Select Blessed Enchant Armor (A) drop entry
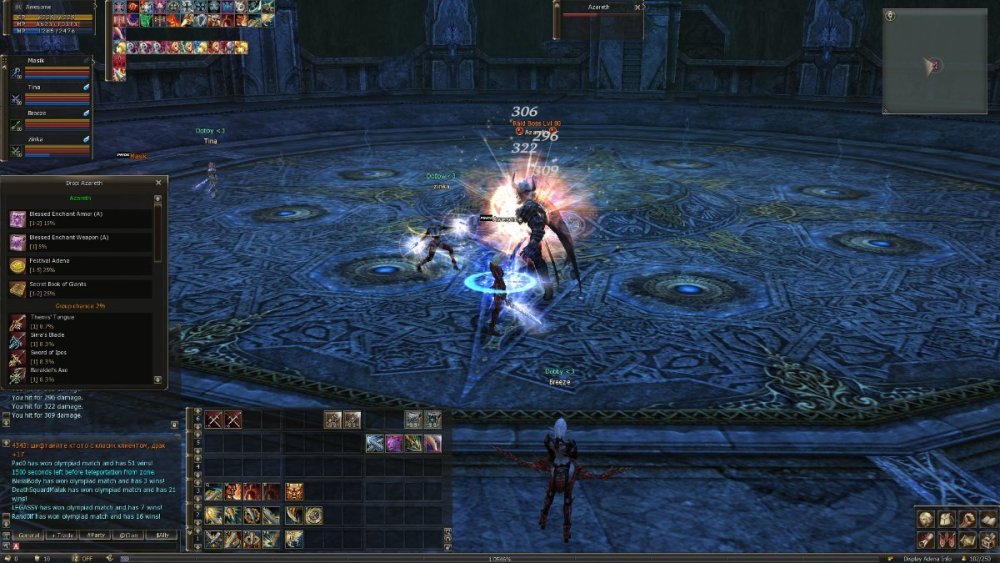Image resolution: width=1000 pixels, height=563 pixels. [x=80, y=218]
